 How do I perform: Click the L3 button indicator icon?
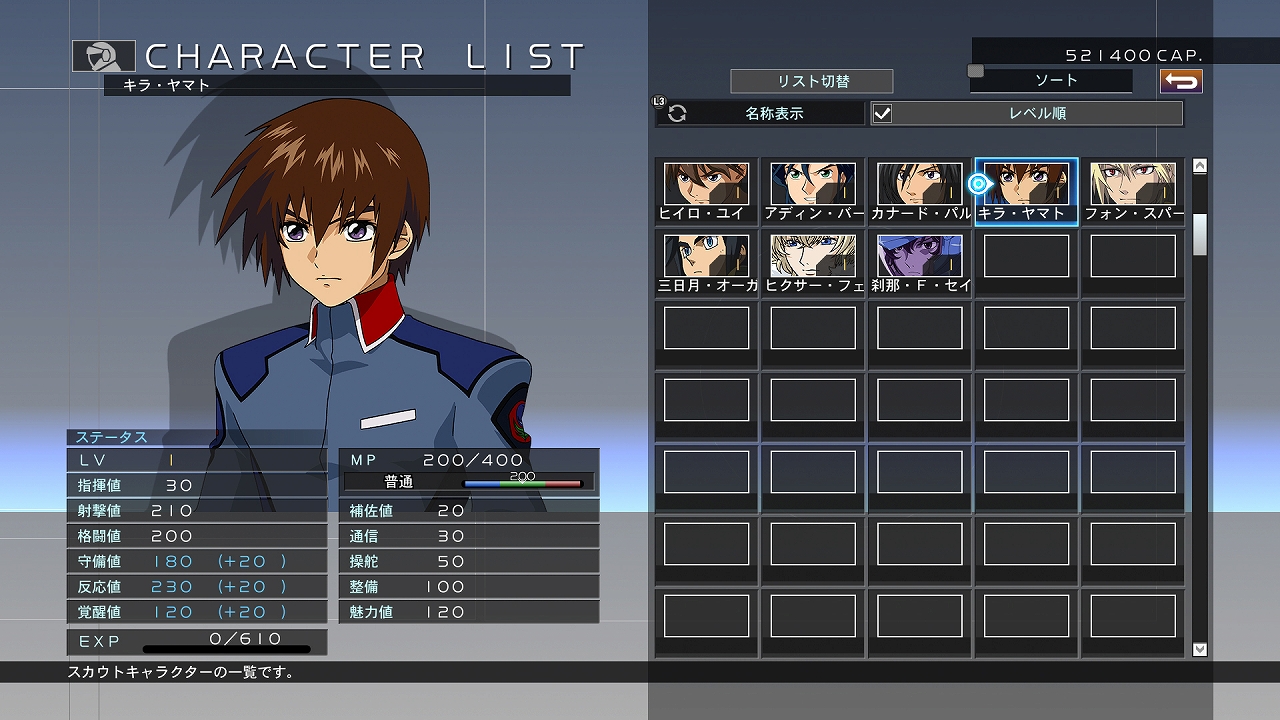click(x=657, y=100)
